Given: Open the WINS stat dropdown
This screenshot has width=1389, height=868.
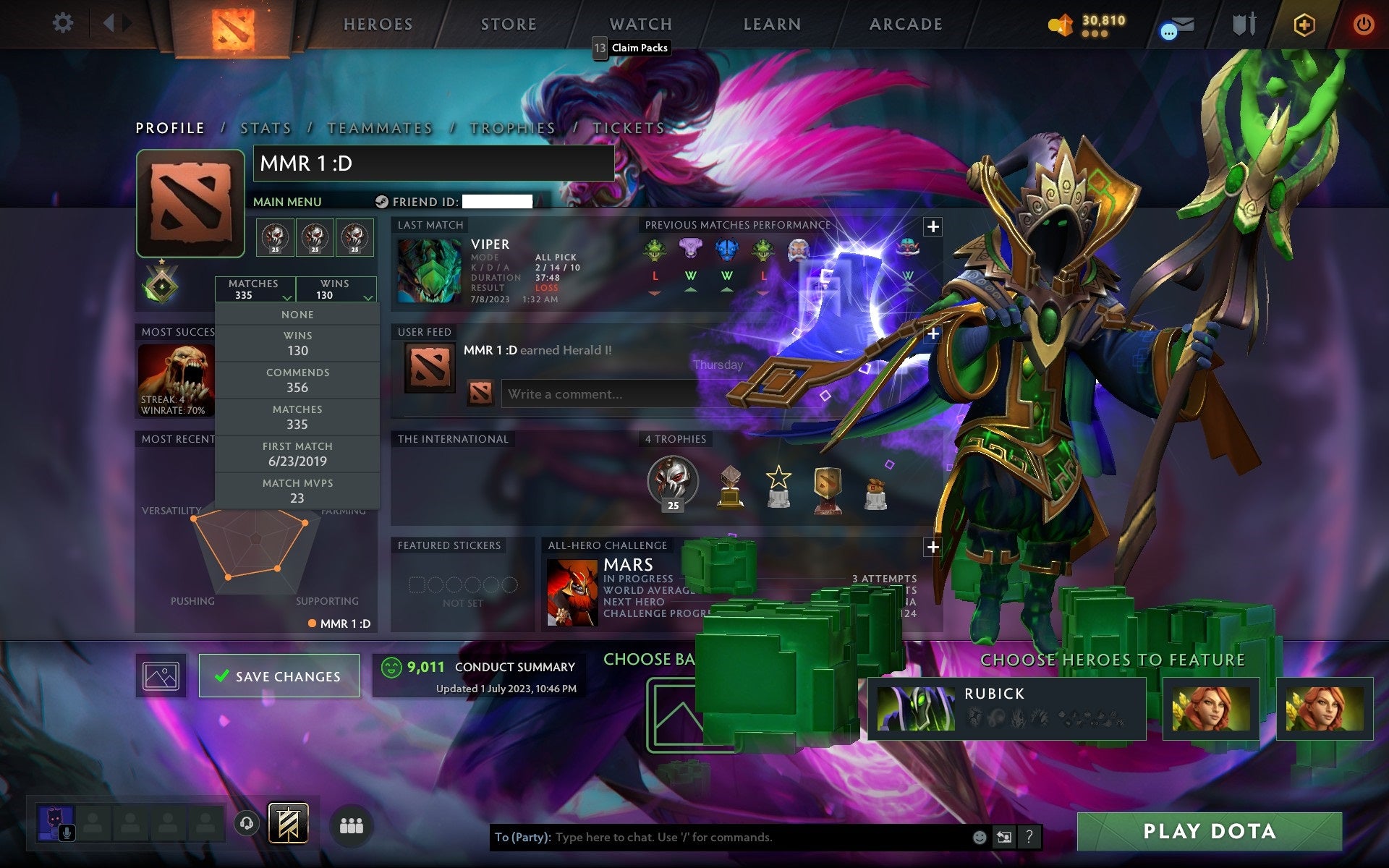Looking at the screenshot, I should pos(335,289).
